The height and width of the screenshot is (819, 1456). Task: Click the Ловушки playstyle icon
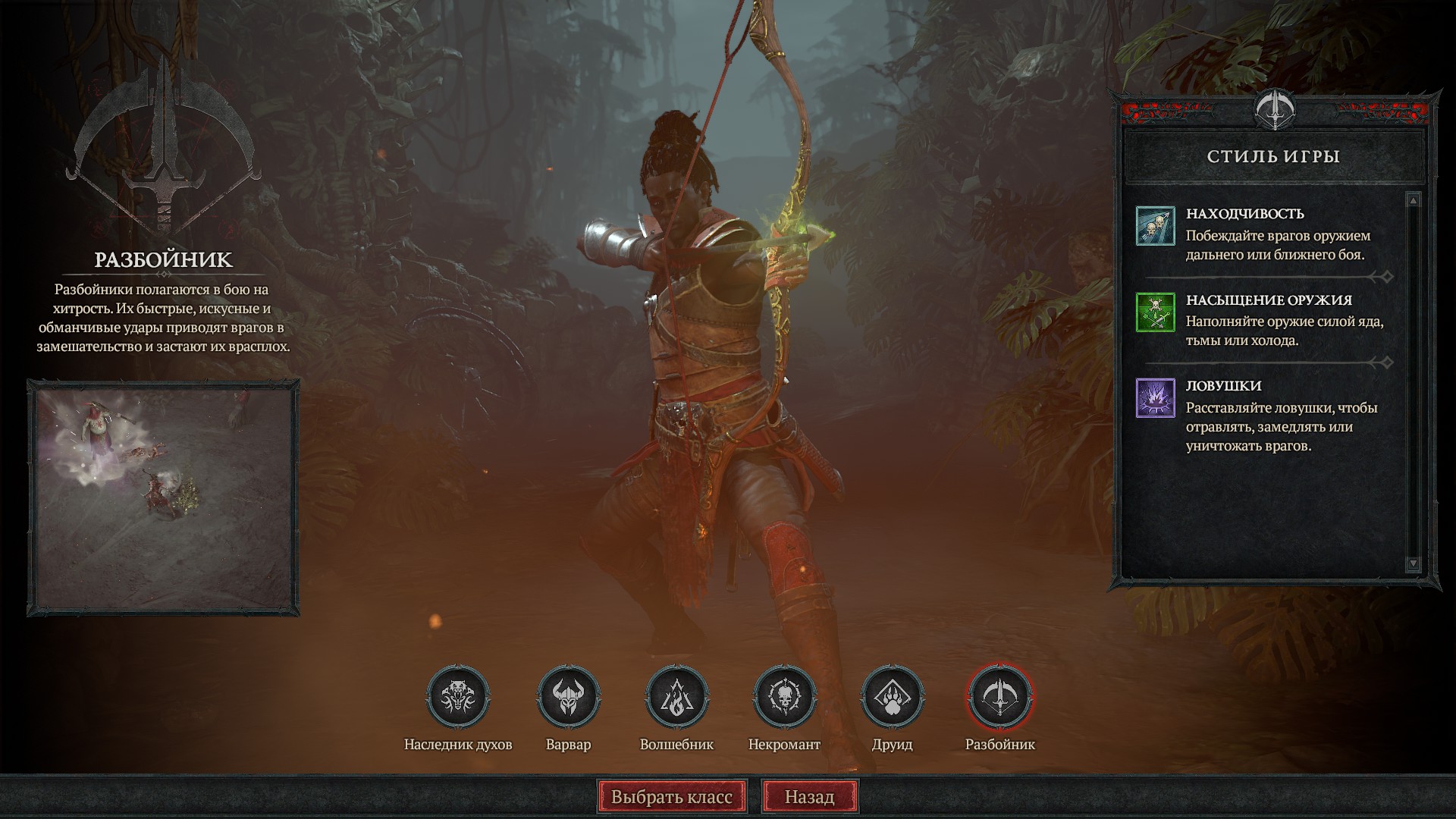pos(1155,397)
